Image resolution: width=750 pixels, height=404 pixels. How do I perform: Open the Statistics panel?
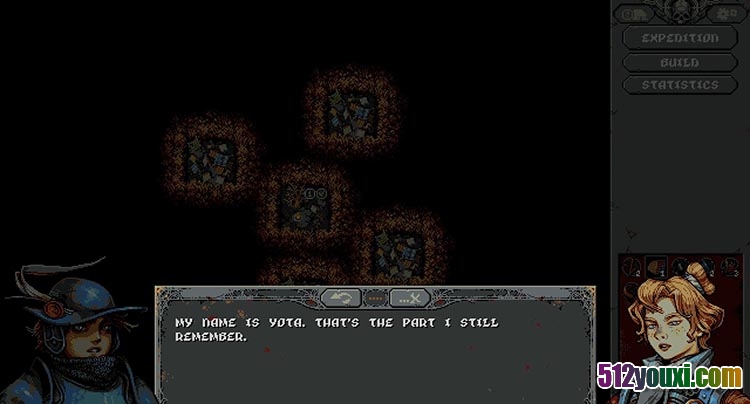coord(680,85)
